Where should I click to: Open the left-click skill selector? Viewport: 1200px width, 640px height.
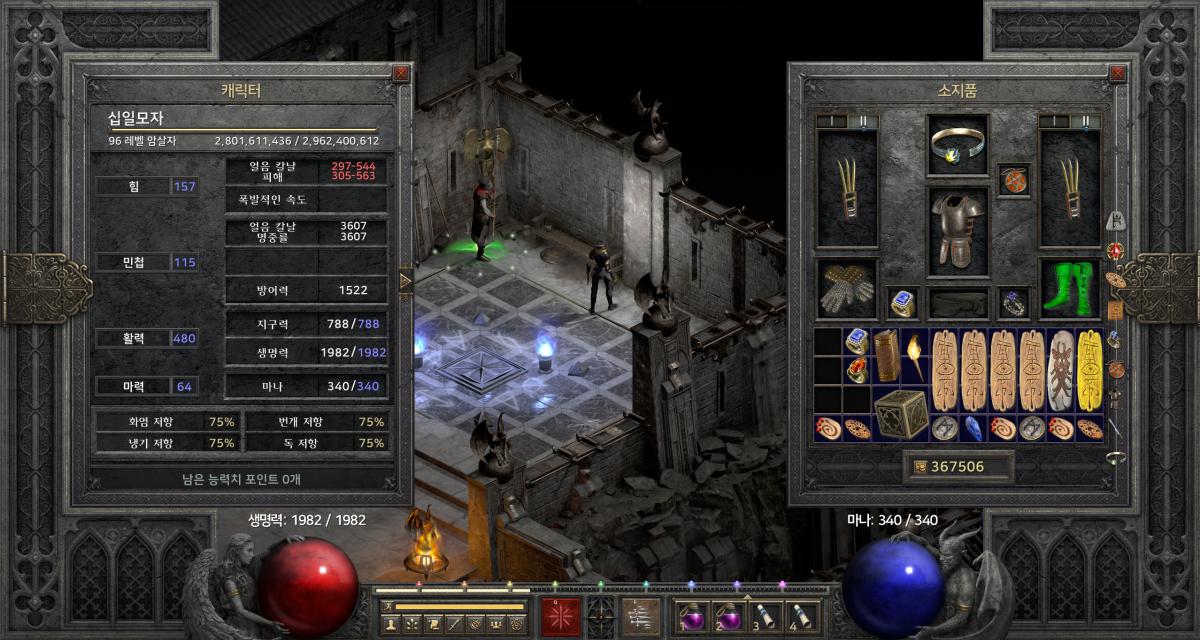point(560,615)
